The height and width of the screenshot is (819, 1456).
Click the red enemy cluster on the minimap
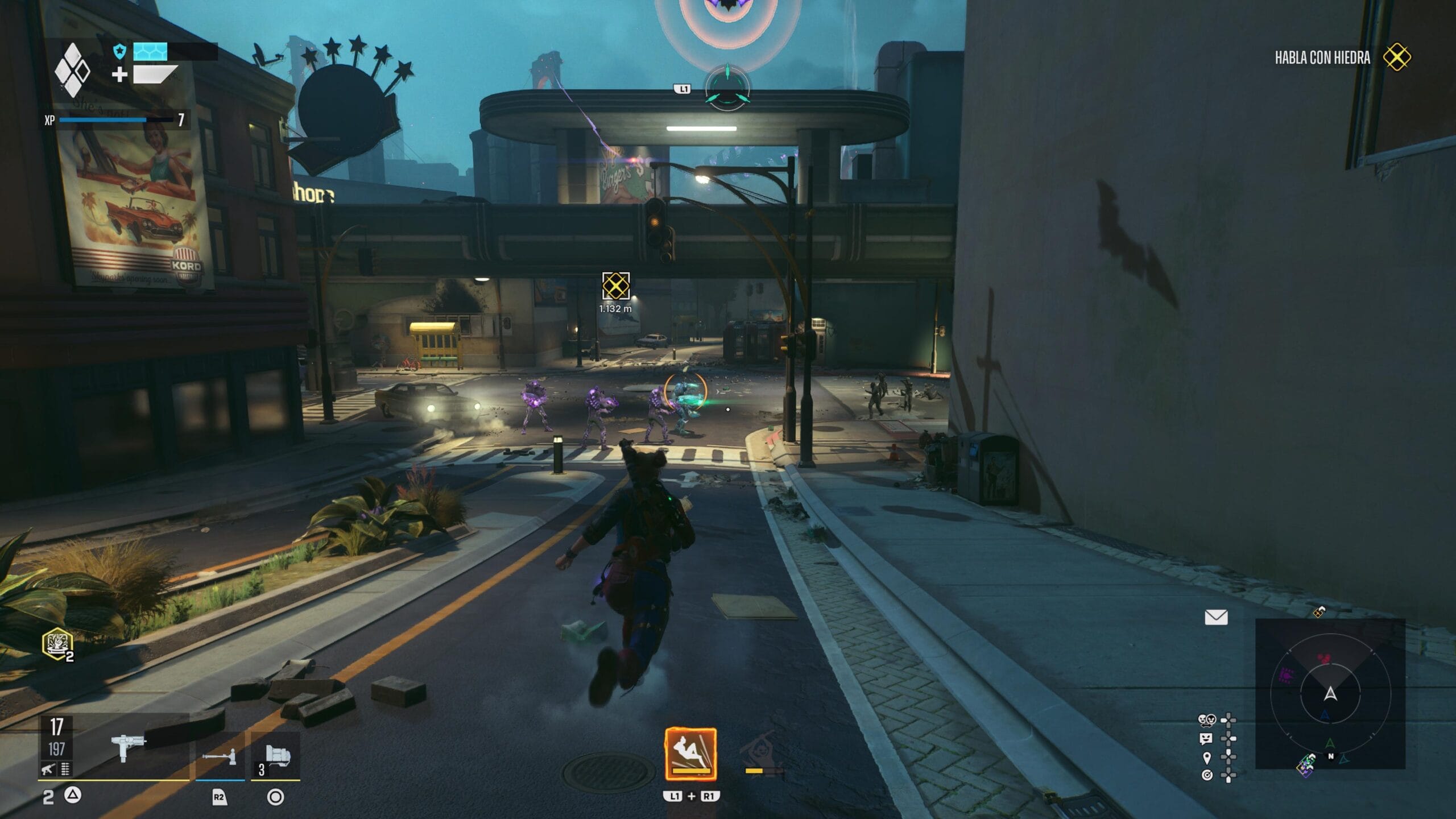pos(1325,659)
